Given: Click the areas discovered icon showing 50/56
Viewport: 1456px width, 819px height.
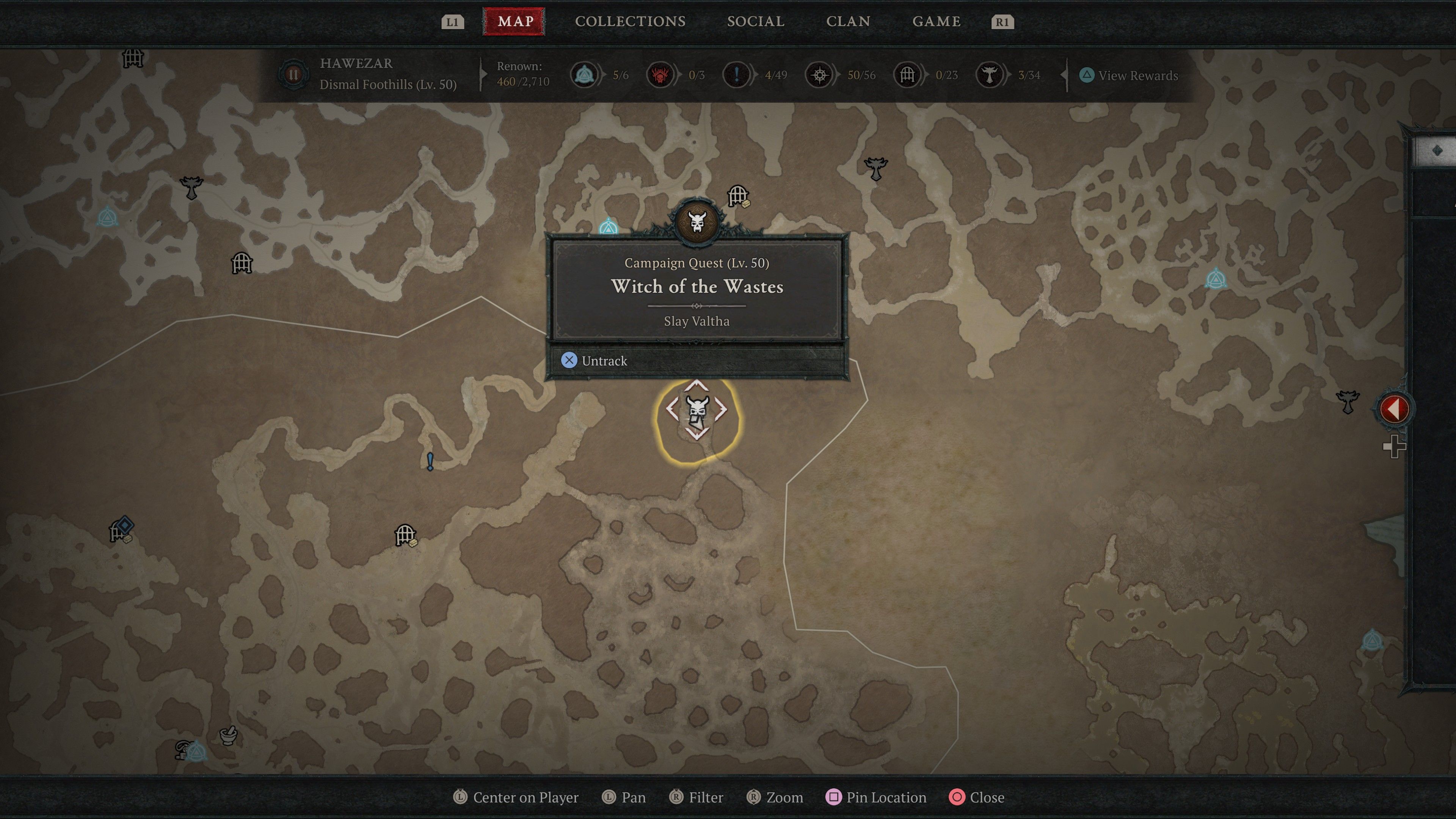Looking at the screenshot, I should (819, 74).
